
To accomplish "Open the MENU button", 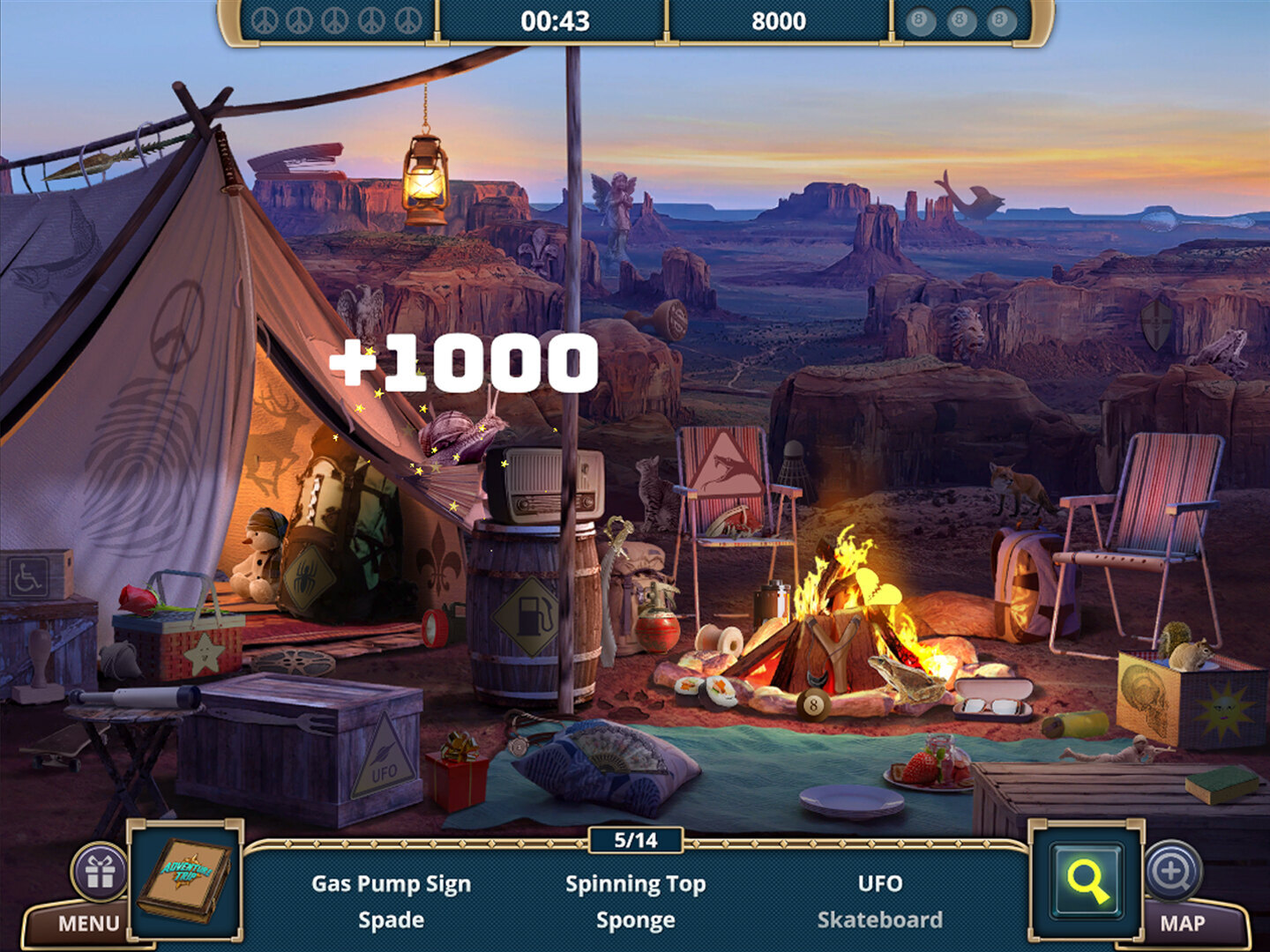I will [x=87, y=923].
